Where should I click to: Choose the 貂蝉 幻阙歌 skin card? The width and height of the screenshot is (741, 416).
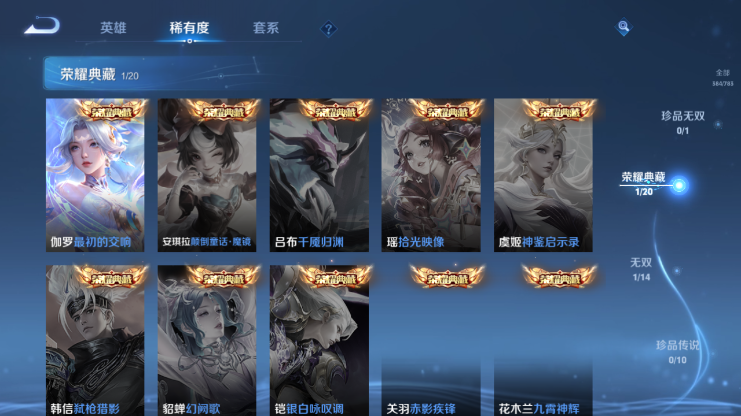207,342
